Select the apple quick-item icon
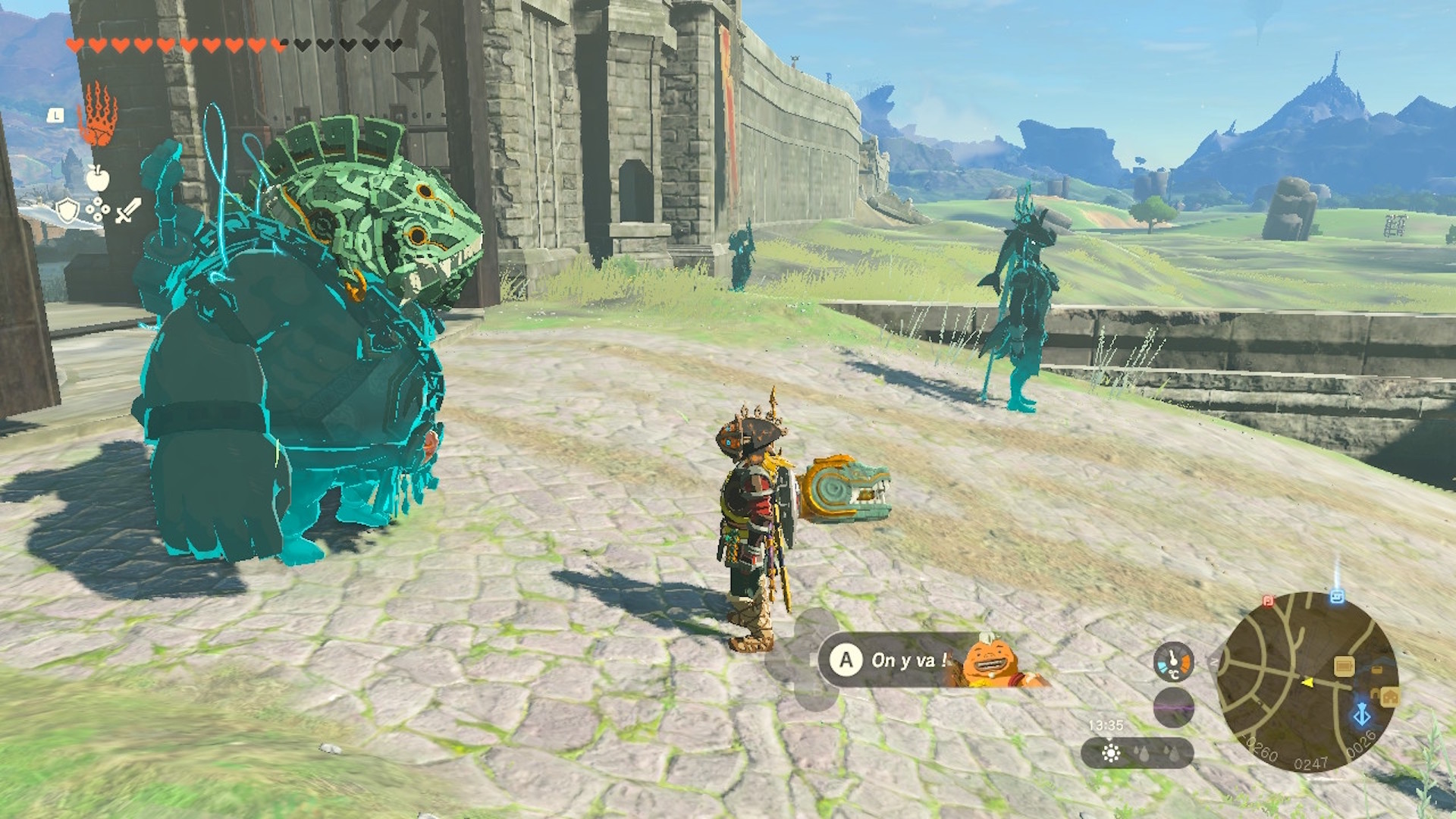 (97, 178)
